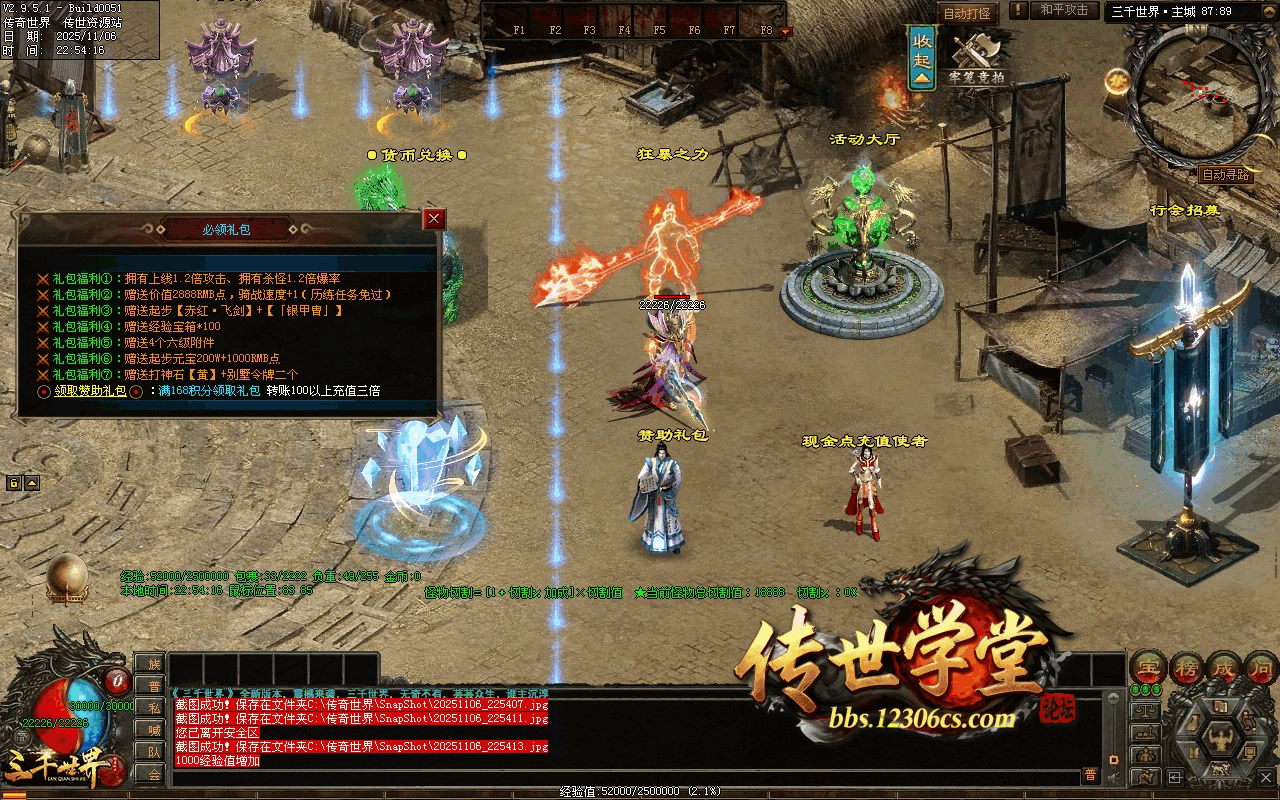
Task: Close the 必领礼包 gift window
Action: (434, 219)
